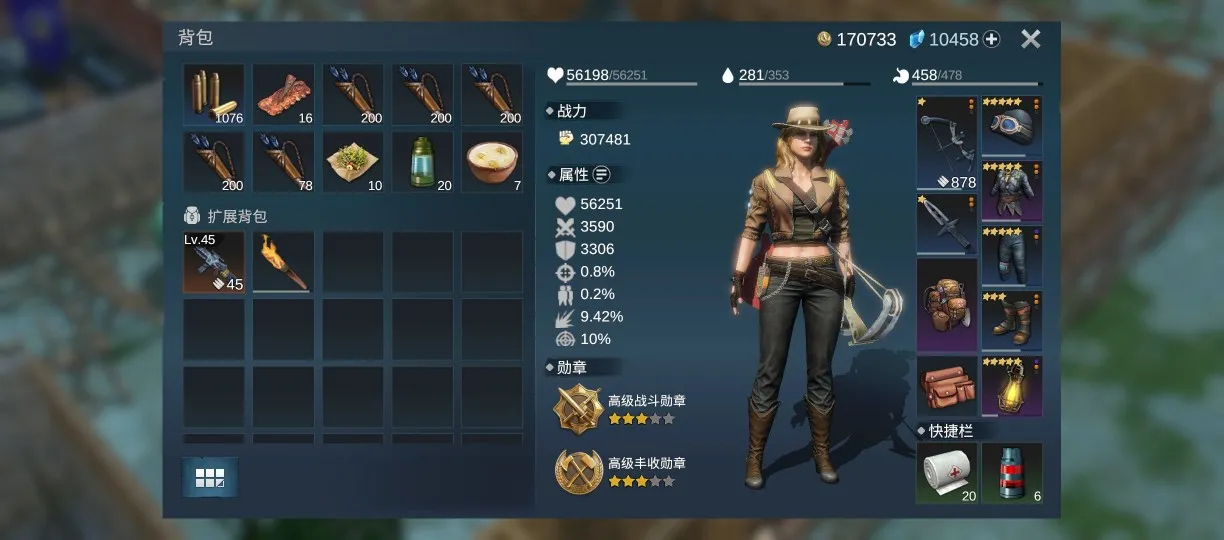The image size is (1224, 540).
Task: Select the equipped boots slot
Action: (1011, 321)
